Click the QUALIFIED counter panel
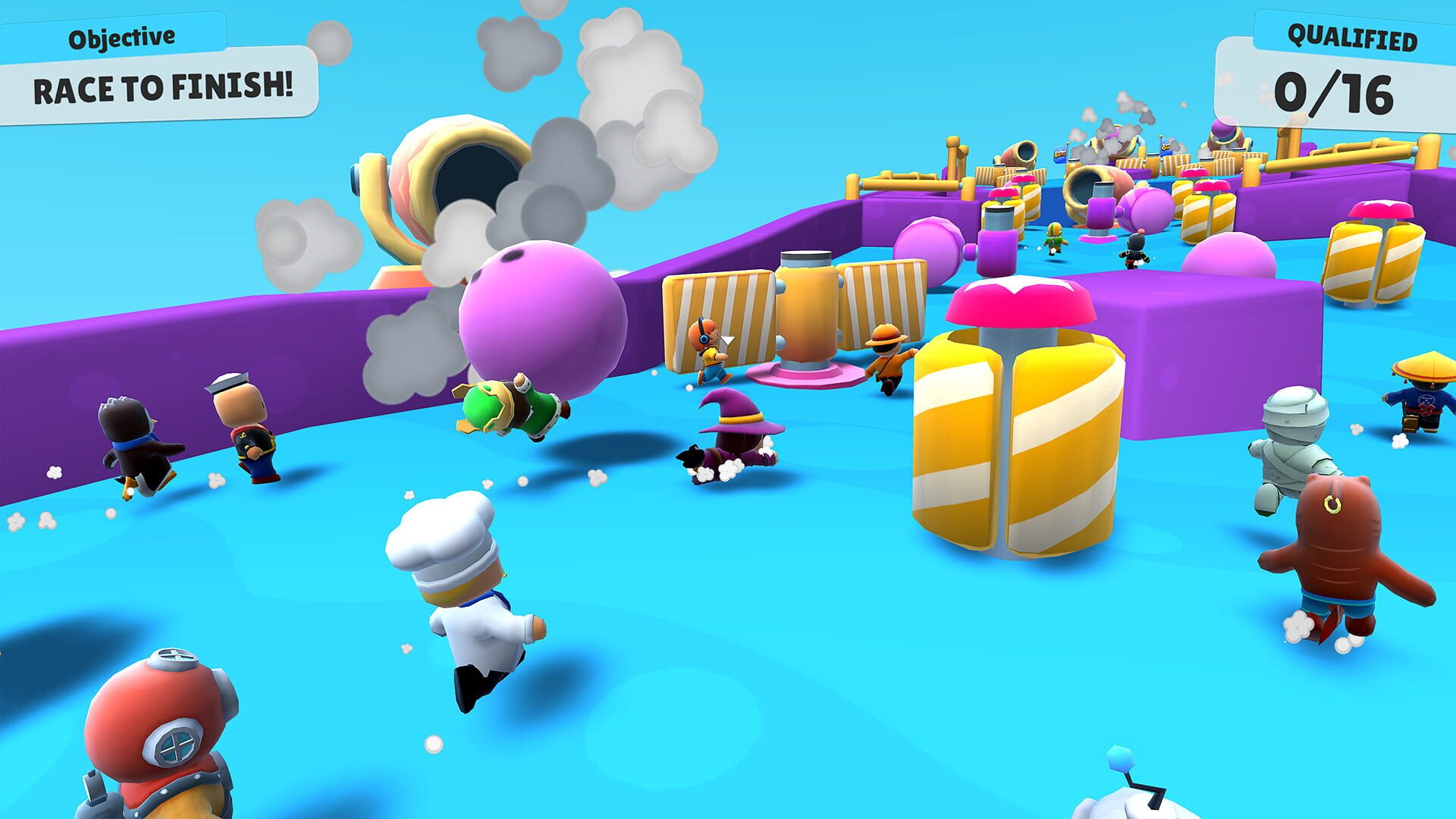This screenshot has width=1456, height=819. tap(1354, 34)
